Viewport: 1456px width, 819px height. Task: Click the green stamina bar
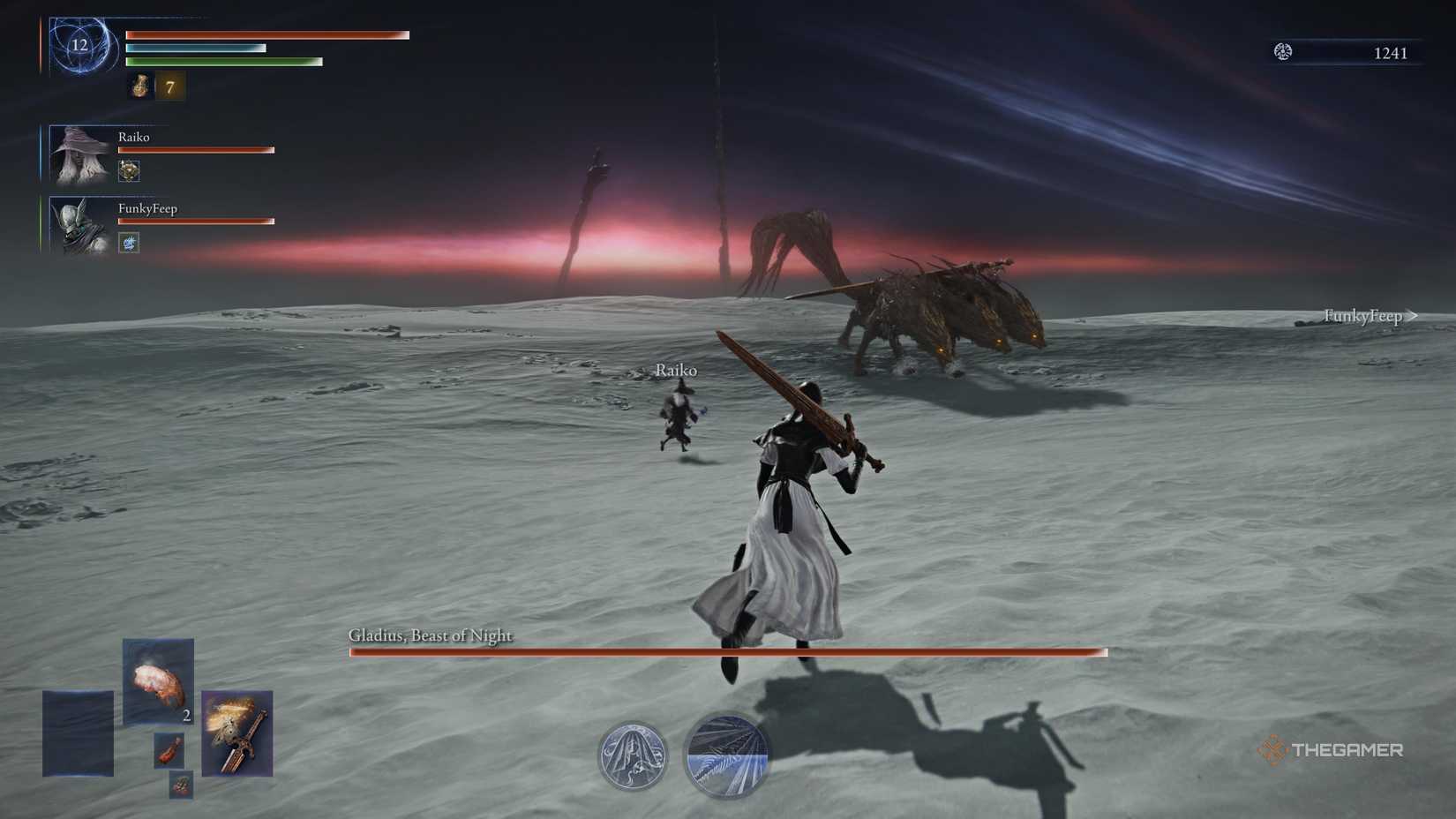click(x=225, y=63)
